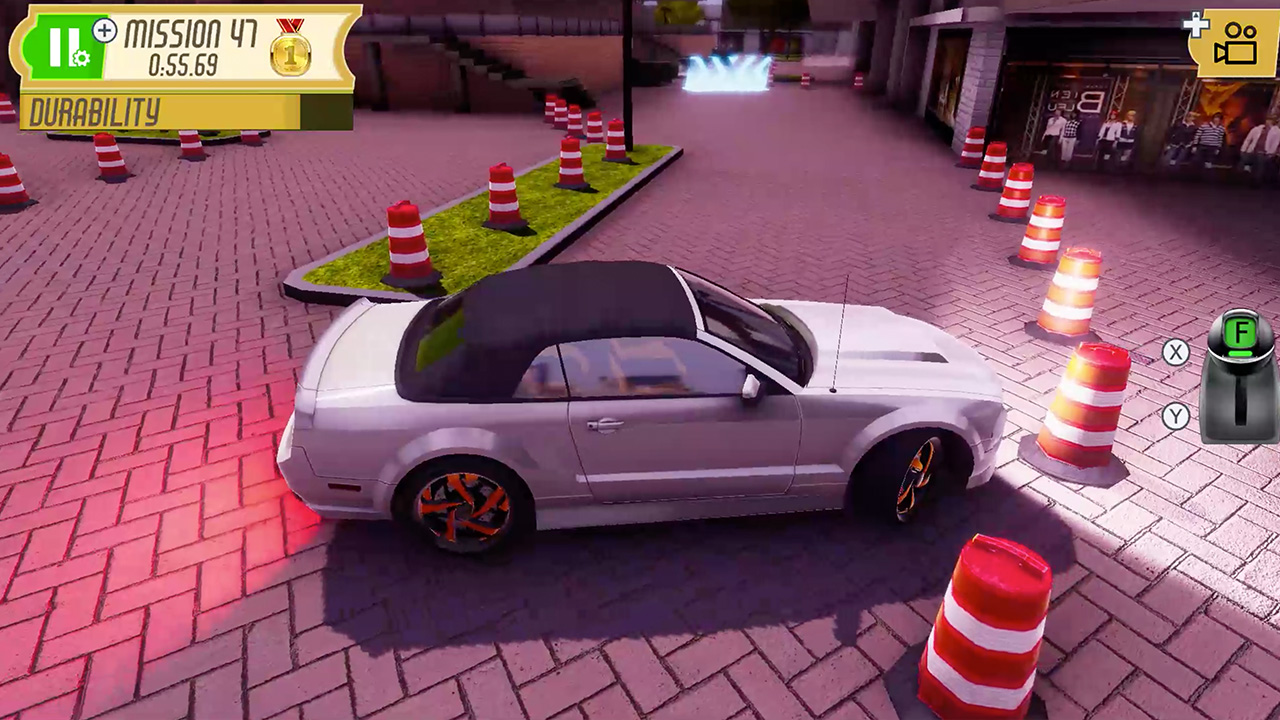Tap the X control button
The height and width of the screenshot is (720, 1280).
1176,353
